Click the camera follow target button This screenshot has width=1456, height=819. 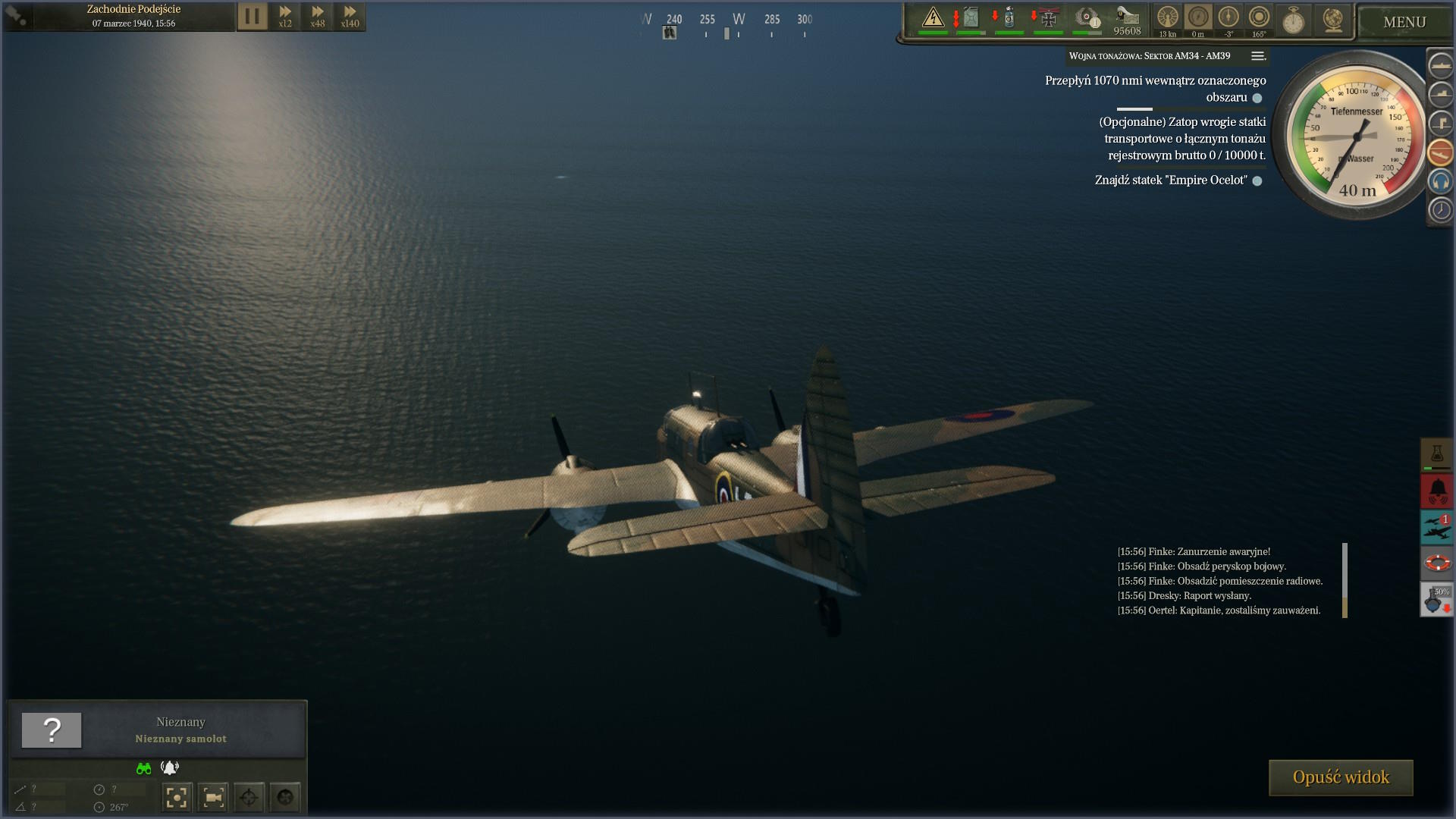(213, 797)
